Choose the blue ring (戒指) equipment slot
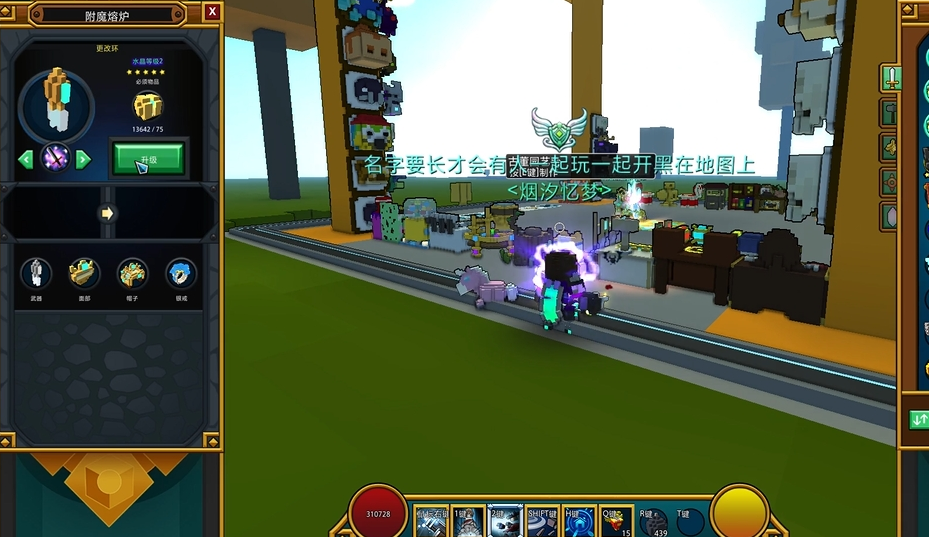The height and width of the screenshot is (537, 929). click(x=180, y=273)
